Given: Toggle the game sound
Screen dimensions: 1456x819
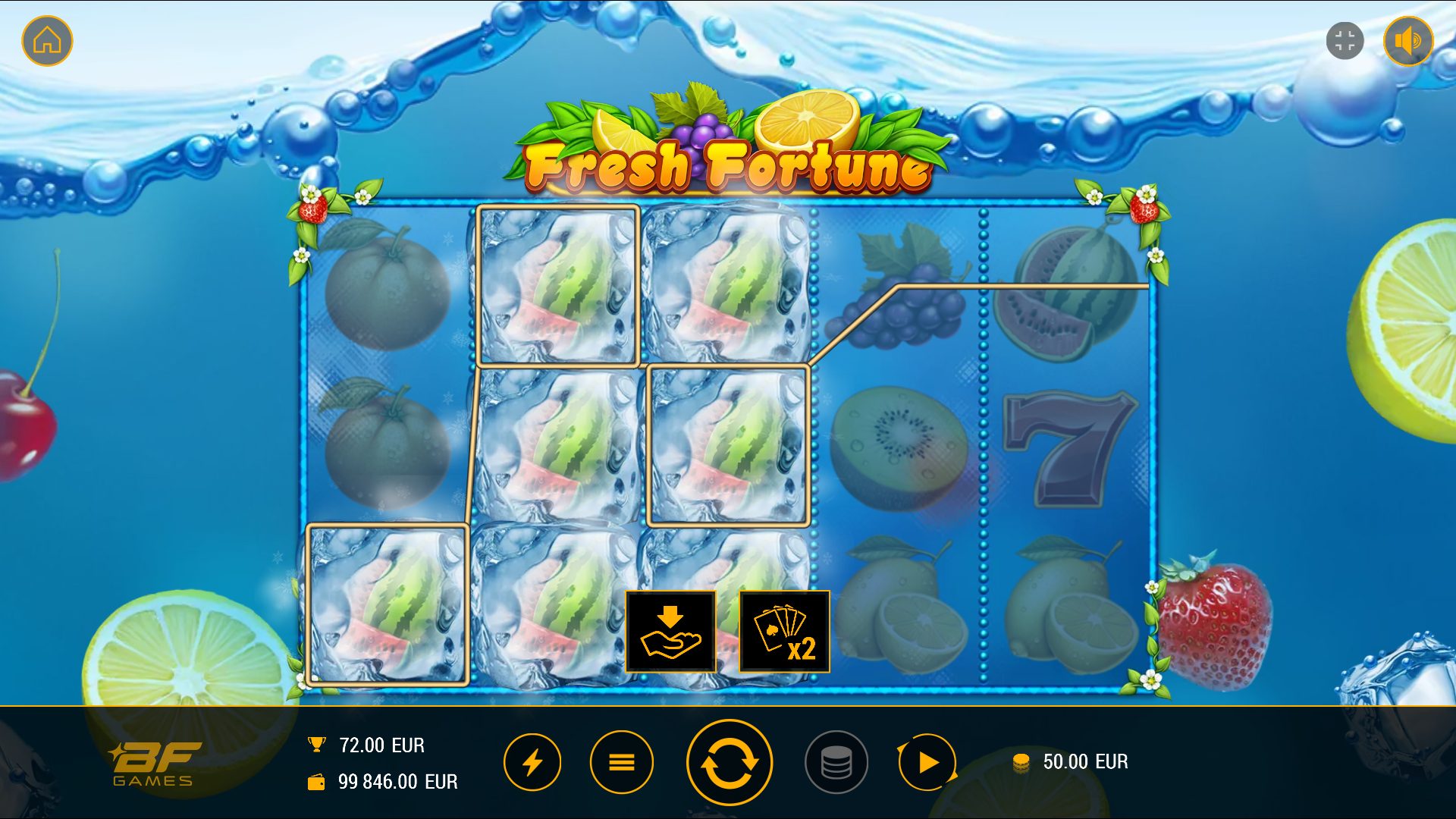Looking at the screenshot, I should coord(1408,41).
